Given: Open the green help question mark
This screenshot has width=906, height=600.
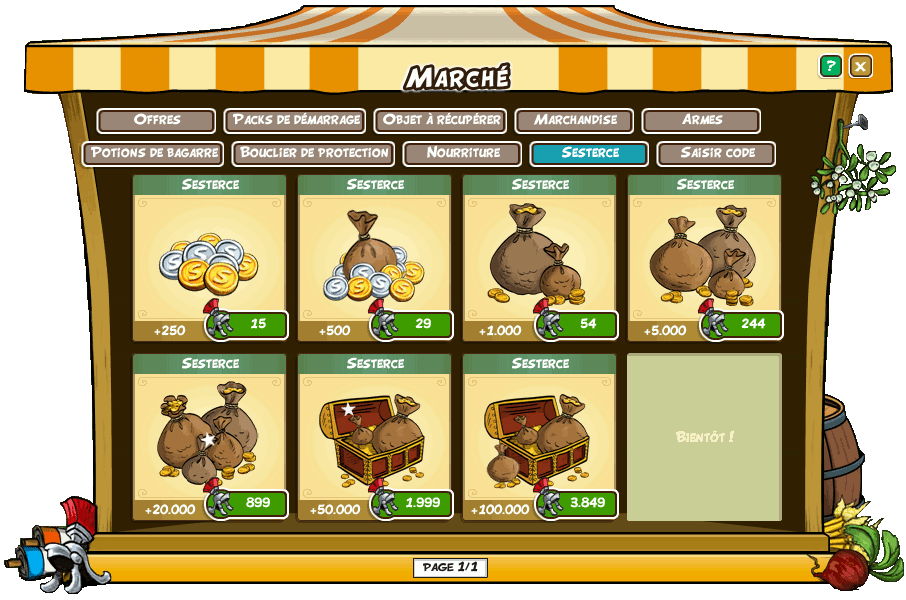Looking at the screenshot, I should pos(830,66).
